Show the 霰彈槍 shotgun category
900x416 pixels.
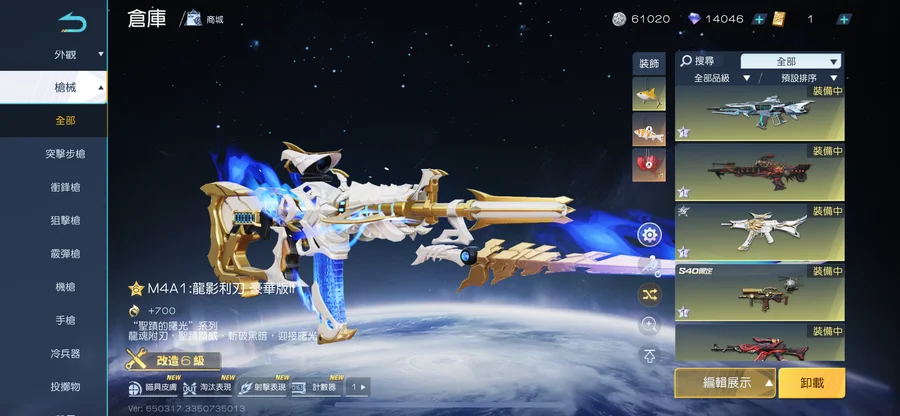click(x=65, y=254)
